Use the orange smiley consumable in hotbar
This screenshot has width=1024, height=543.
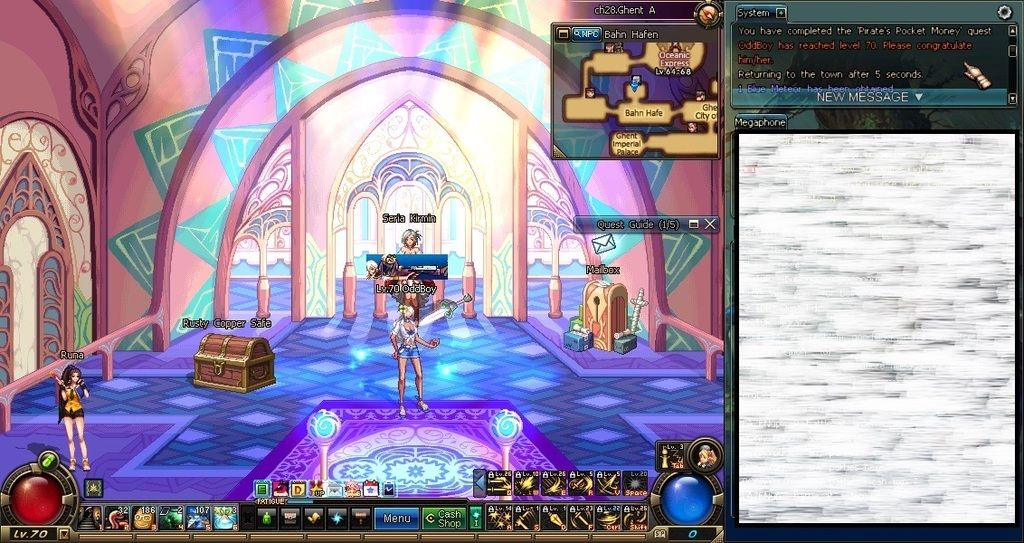point(144,518)
